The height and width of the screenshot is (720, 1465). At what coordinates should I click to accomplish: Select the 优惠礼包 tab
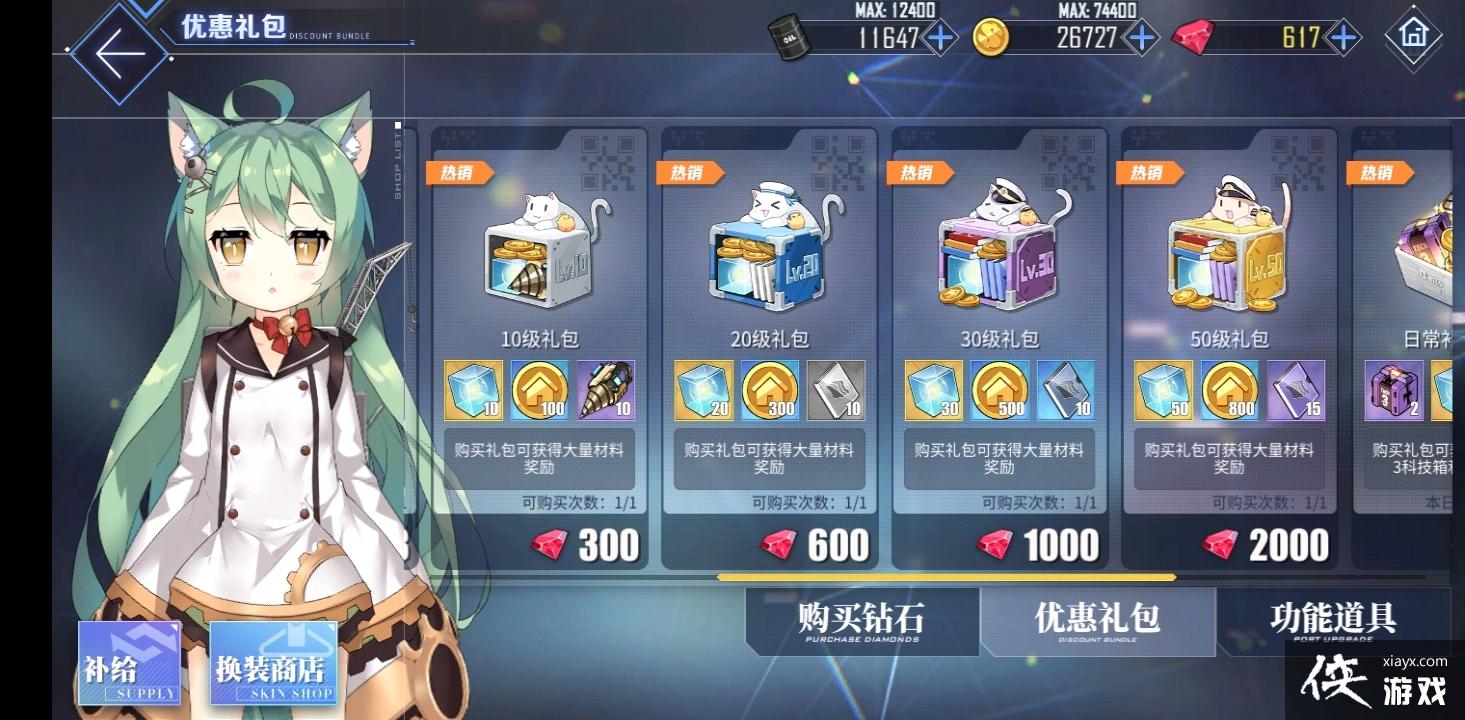tap(1098, 622)
